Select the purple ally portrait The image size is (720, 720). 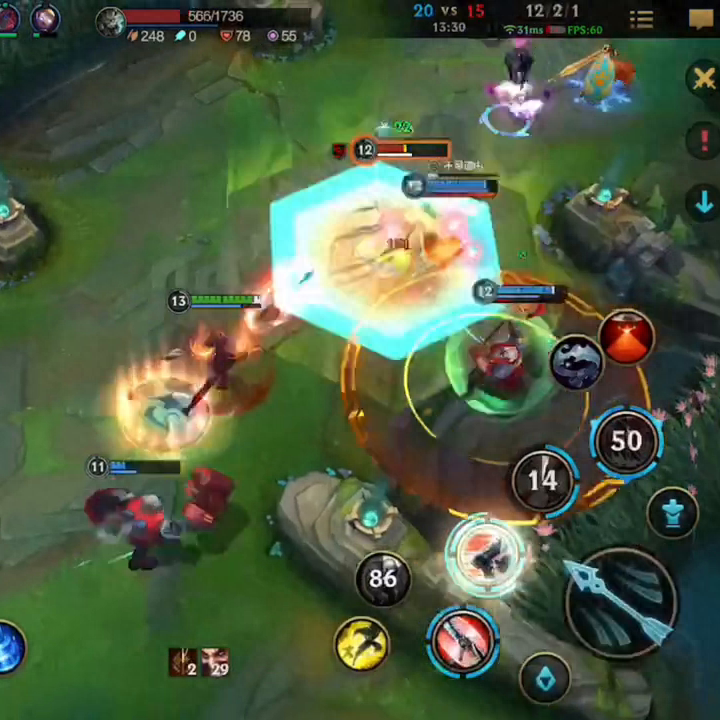click(45, 17)
